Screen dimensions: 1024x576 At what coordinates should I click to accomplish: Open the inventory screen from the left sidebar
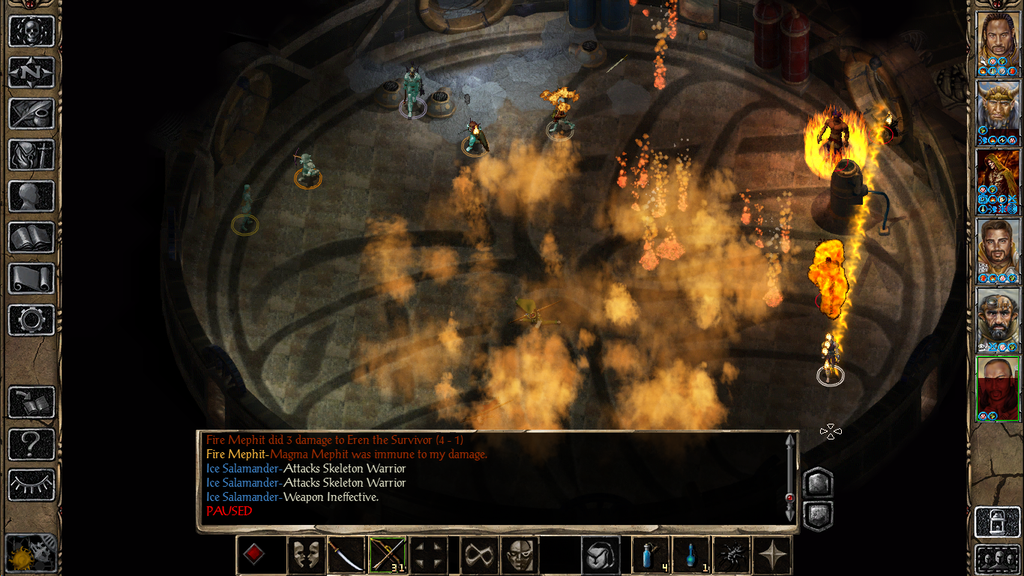click(x=31, y=155)
